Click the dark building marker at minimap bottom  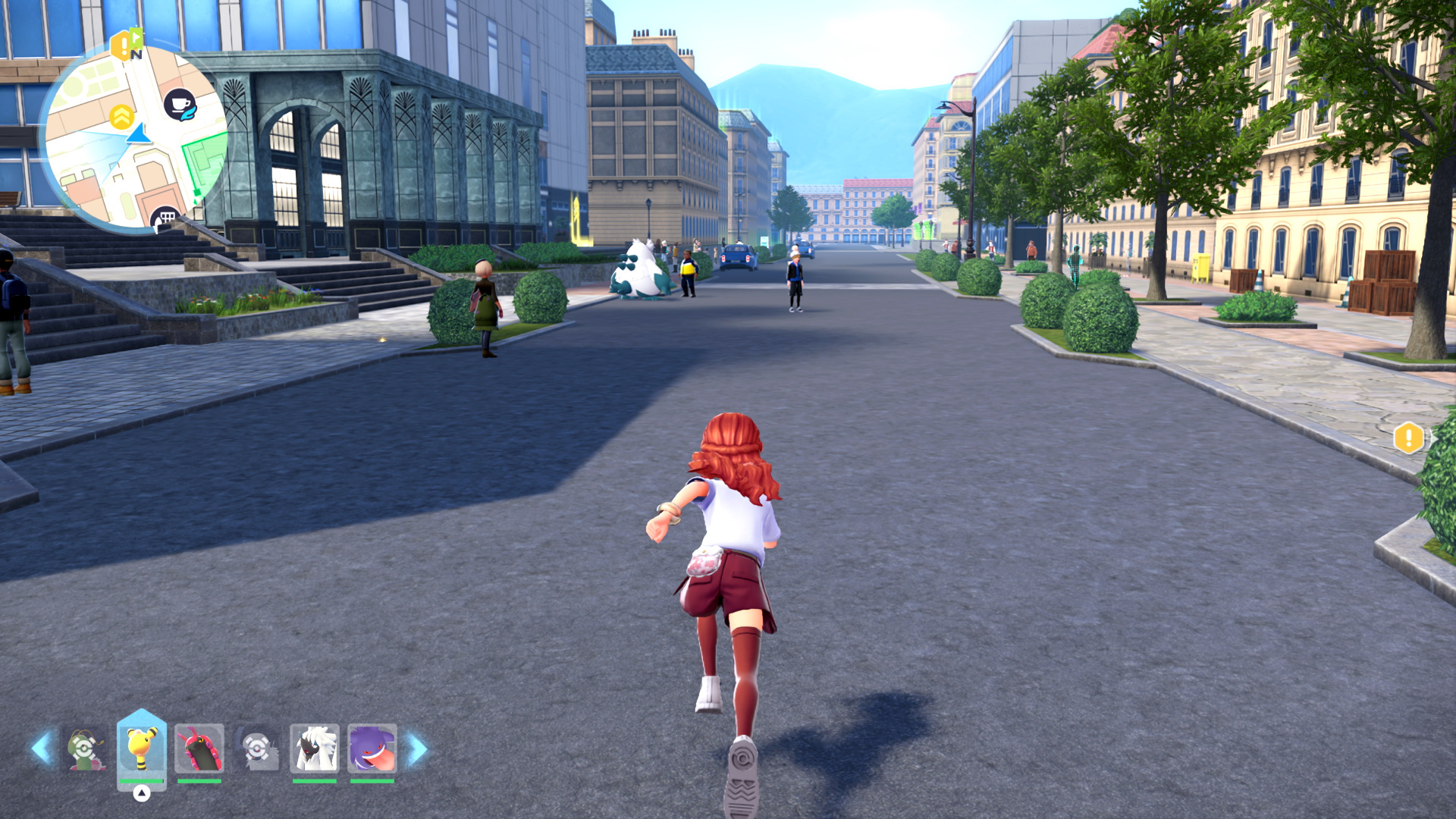pyautogui.click(x=165, y=219)
